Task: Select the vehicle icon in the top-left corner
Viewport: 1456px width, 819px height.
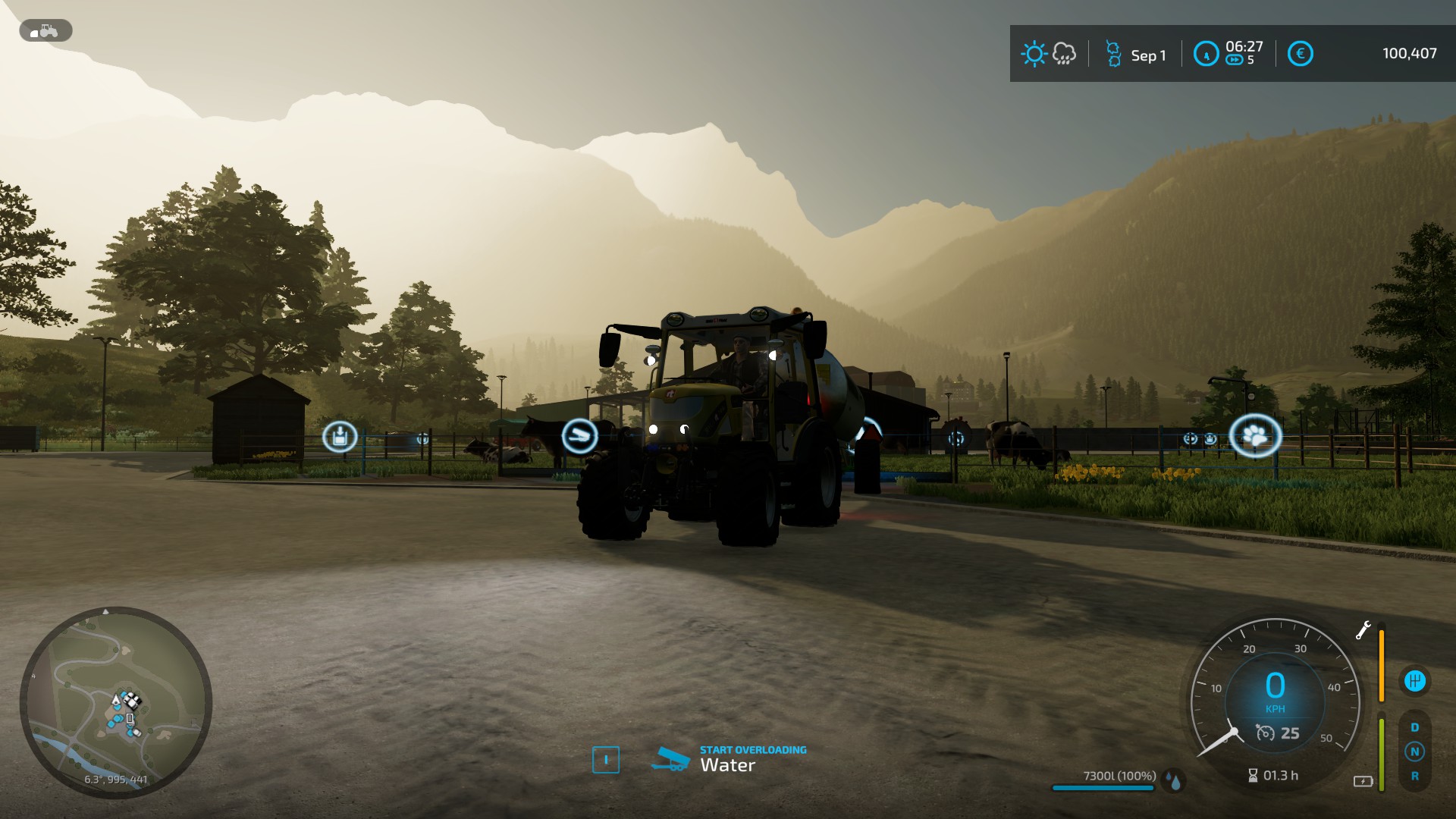Action: [45, 31]
